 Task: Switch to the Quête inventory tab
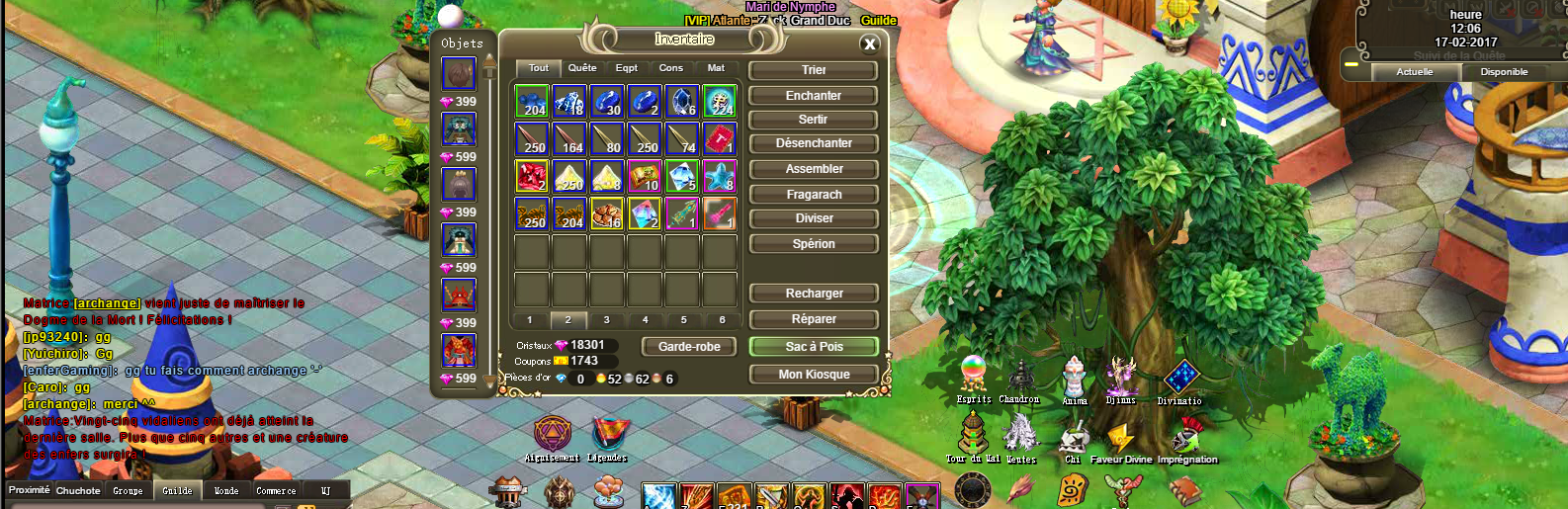582,68
